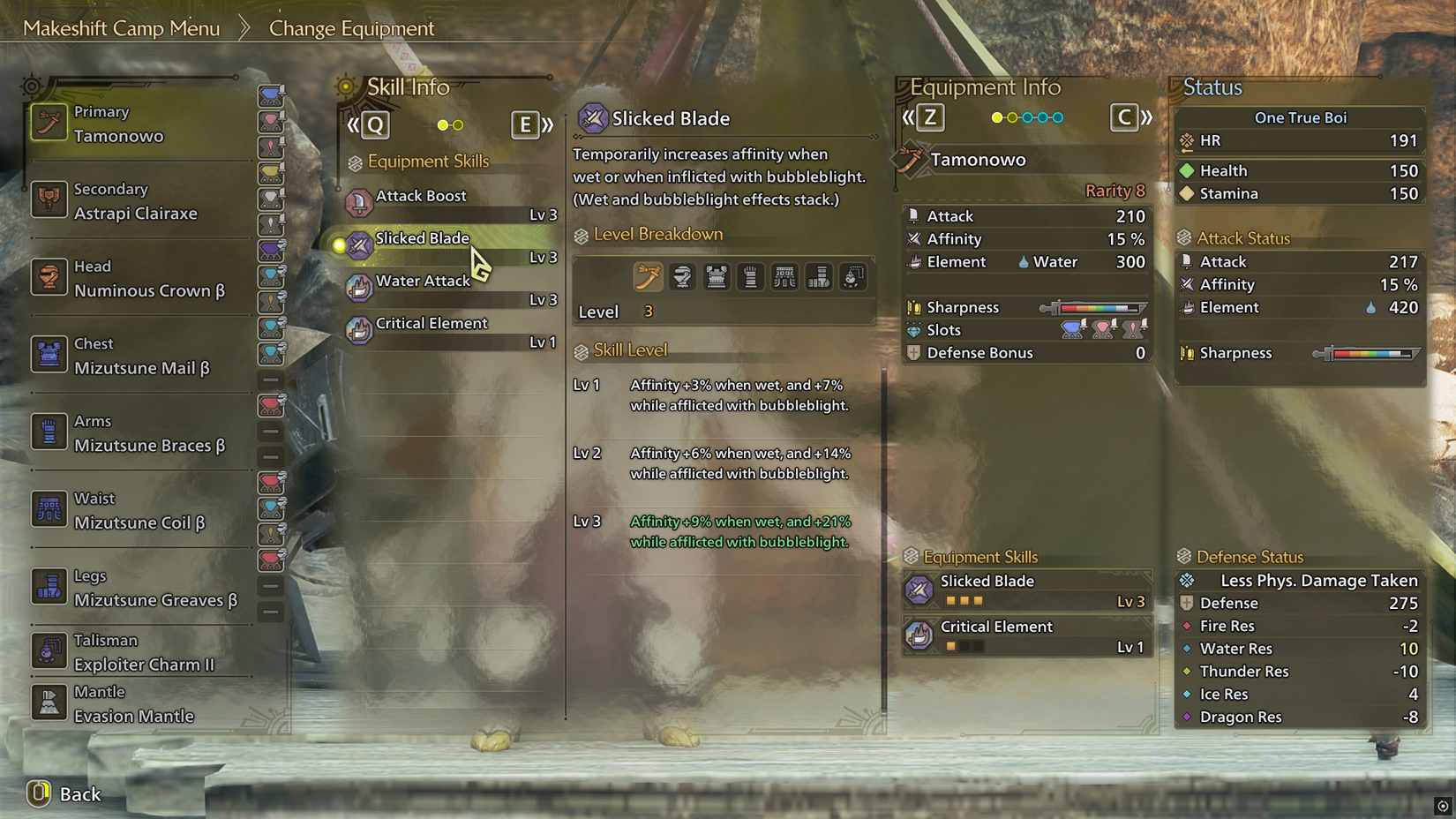The width and height of the screenshot is (1456, 819).
Task: Select the talisman icon in Level Breakdown
Action: coord(852,276)
